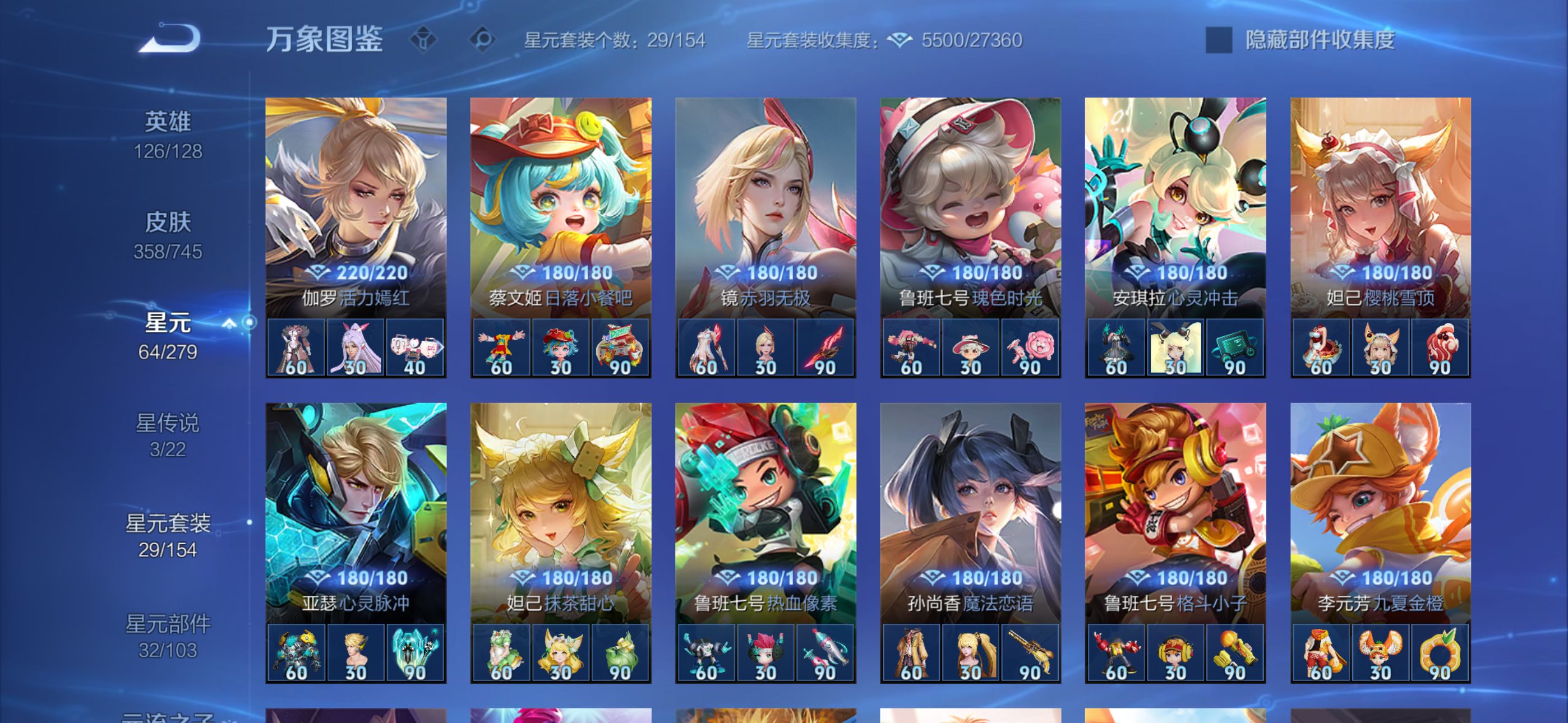View the 镜 赤羽无极 skin card
Viewport: 1568px width, 723px height.
(x=765, y=207)
